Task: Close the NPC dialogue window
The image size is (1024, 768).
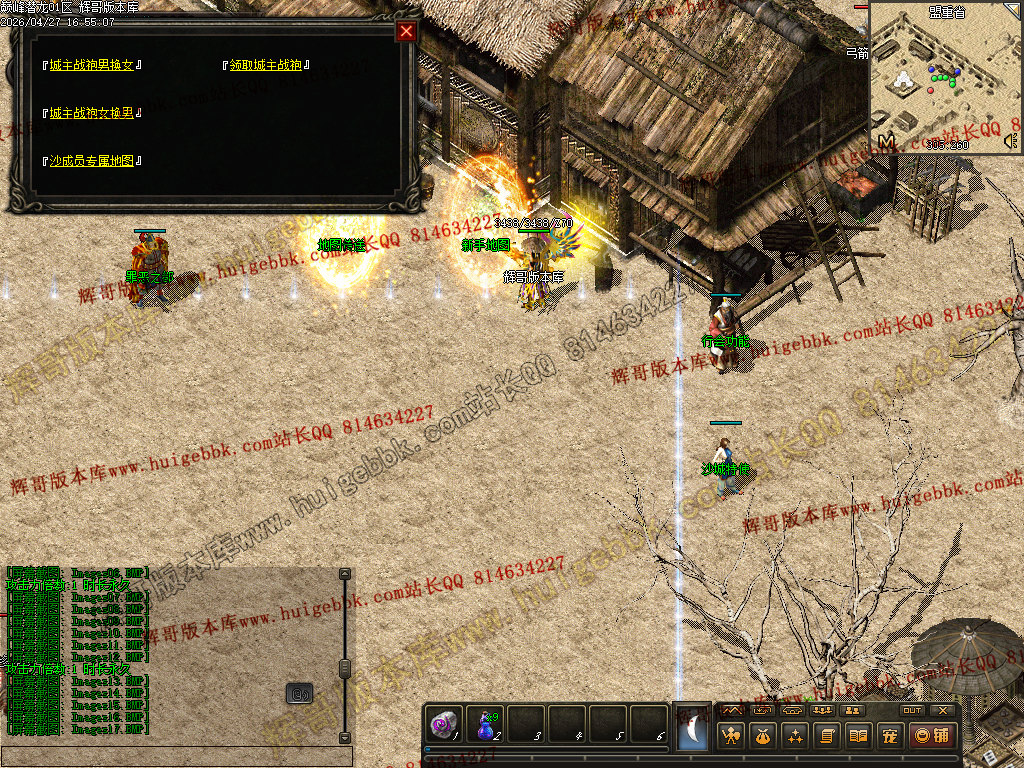Action: (x=406, y=31)
